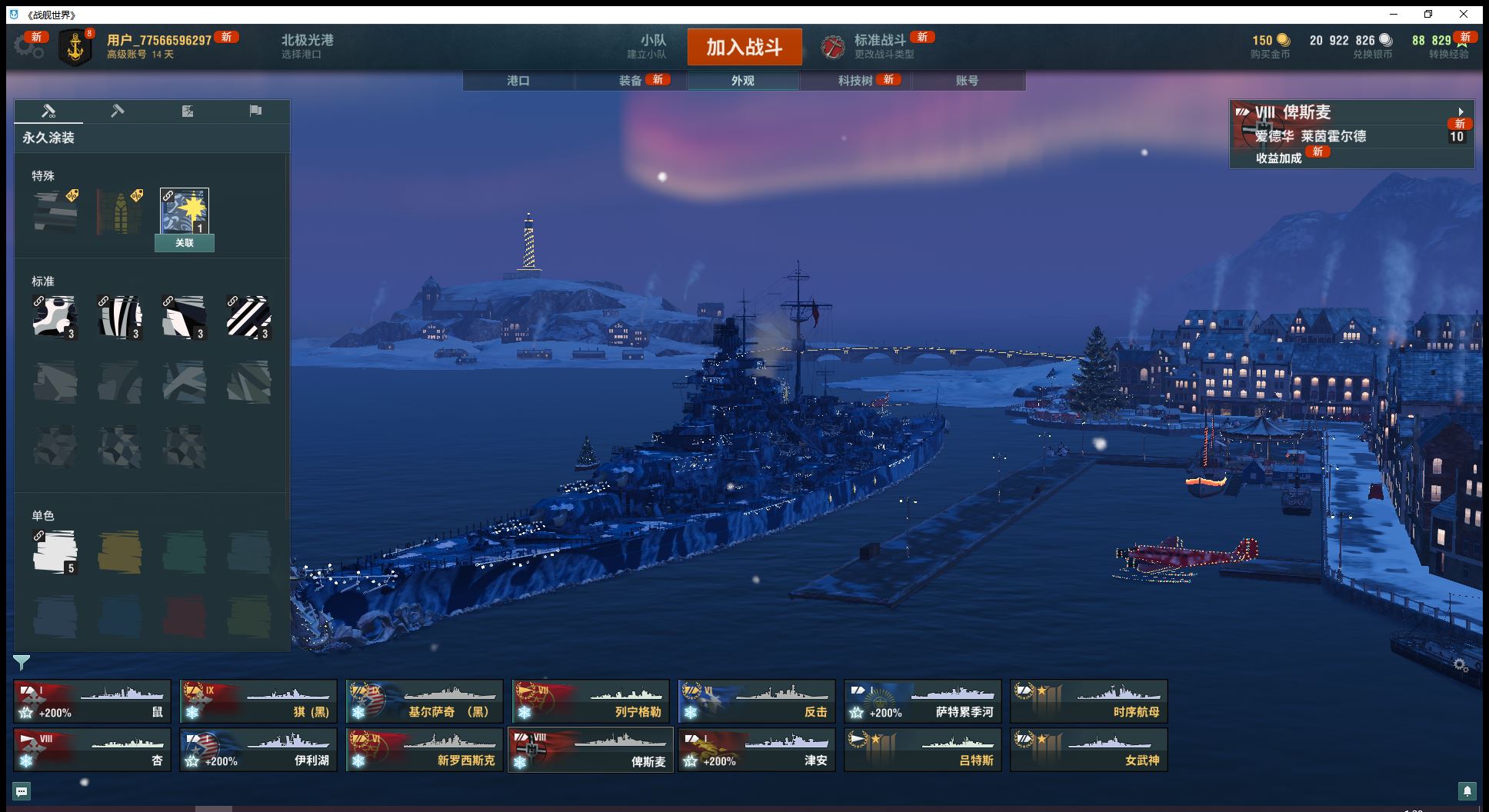Switch to the 港口 tab
This screenshot has width=1489, height=812.
click(x=518, y=81)
